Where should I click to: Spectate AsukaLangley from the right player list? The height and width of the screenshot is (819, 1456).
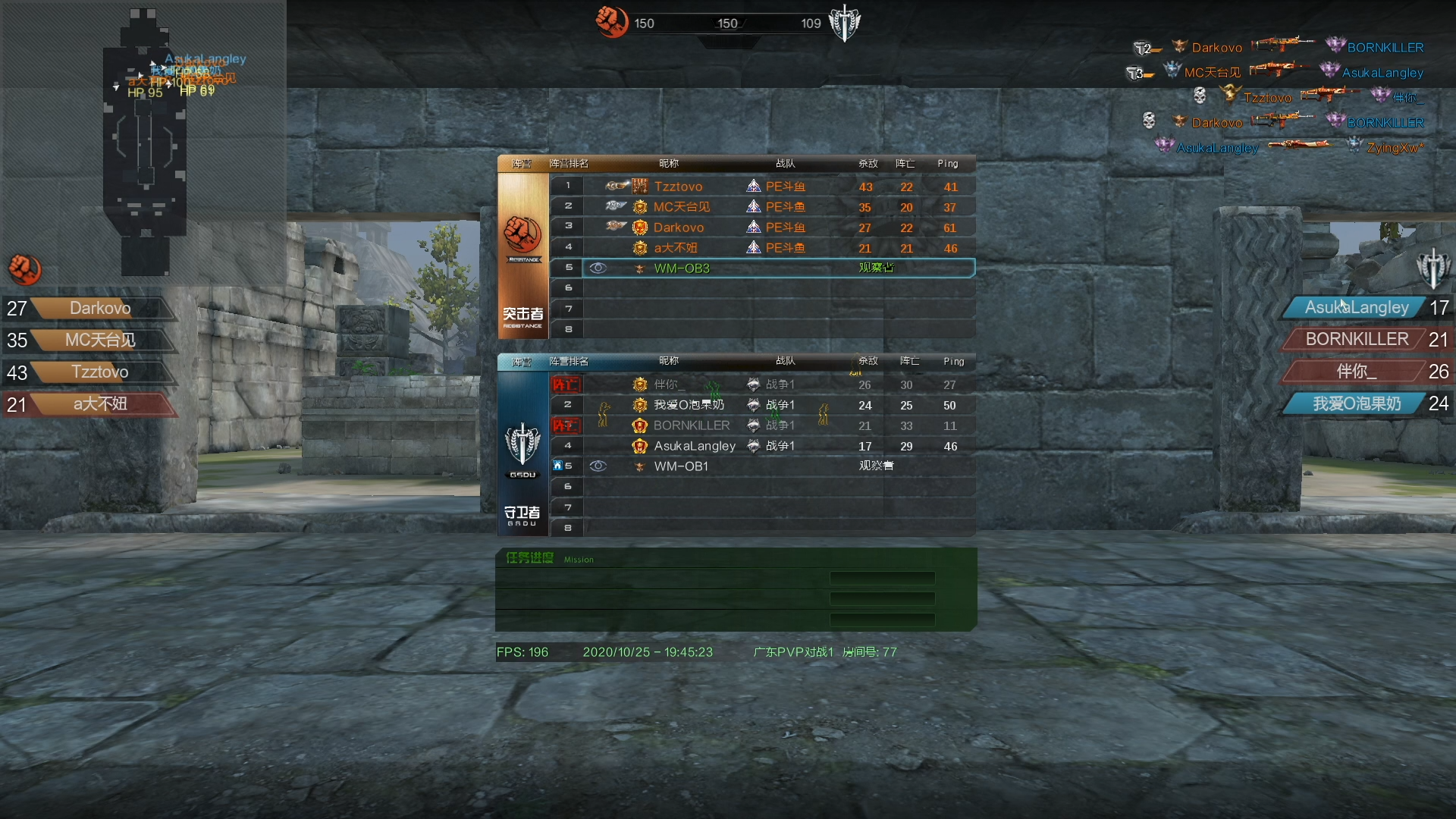coord(1356,308)
